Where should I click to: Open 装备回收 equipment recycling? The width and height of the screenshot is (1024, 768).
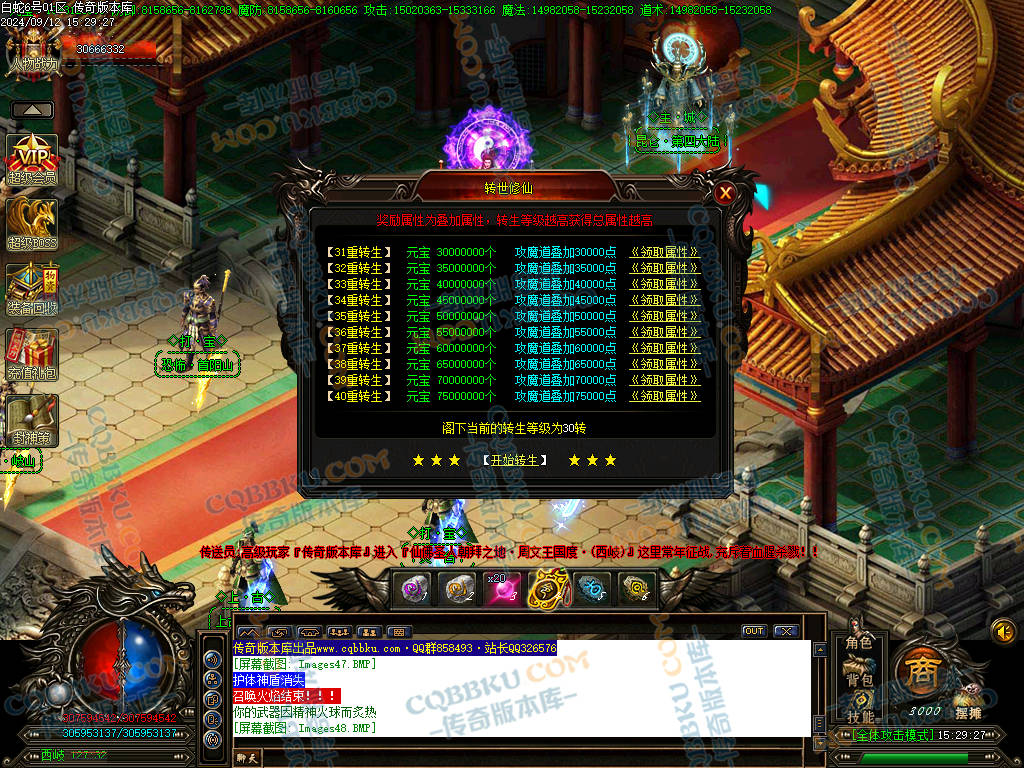[x=32, y=289]
